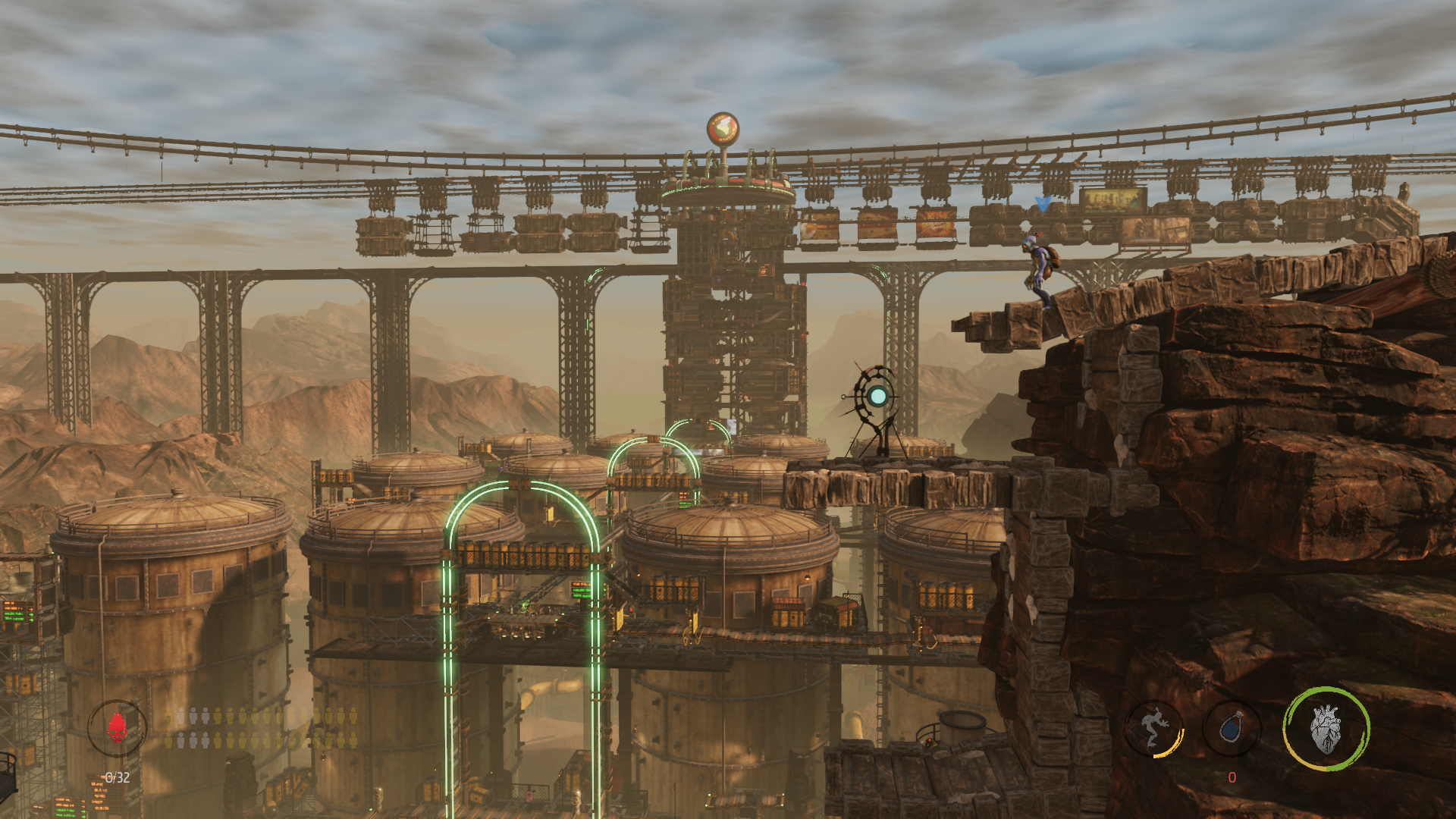The image size is (1456, 819).
Task: Select the crouching sneak stance icon
Action: coord(1154,728)
